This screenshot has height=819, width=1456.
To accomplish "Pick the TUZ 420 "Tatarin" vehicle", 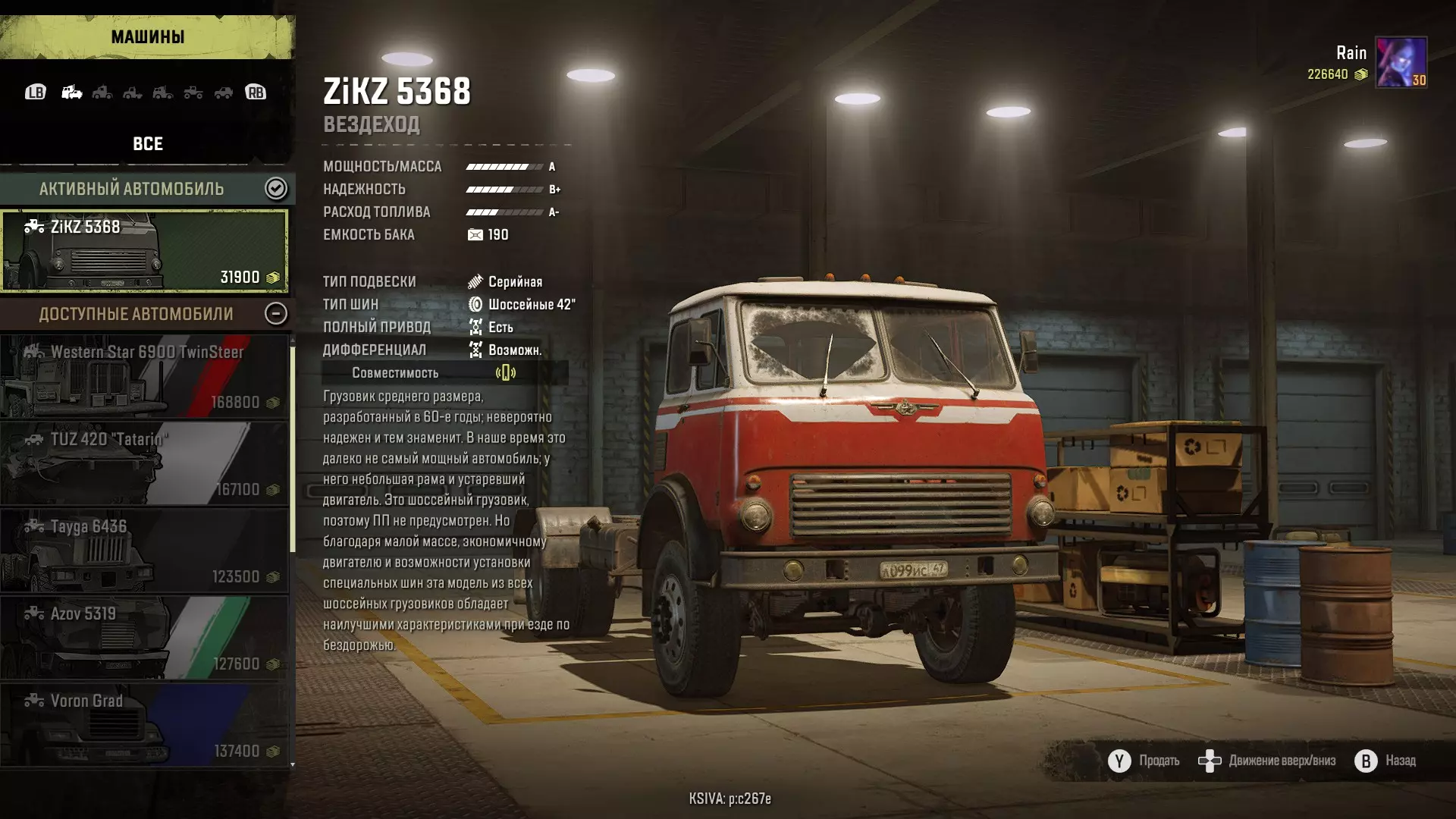I will (144, 464).
